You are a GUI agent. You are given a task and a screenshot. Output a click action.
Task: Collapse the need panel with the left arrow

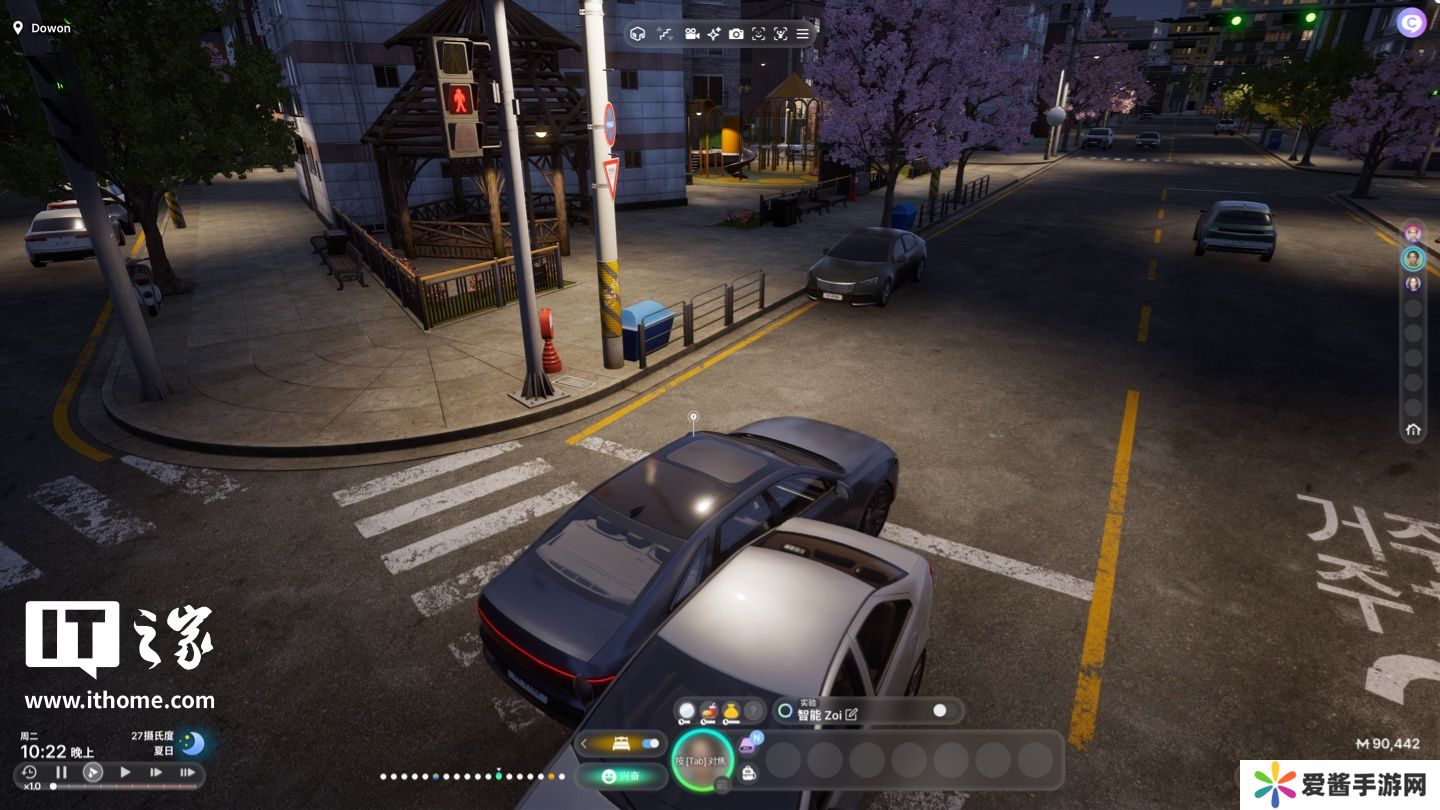585,743
